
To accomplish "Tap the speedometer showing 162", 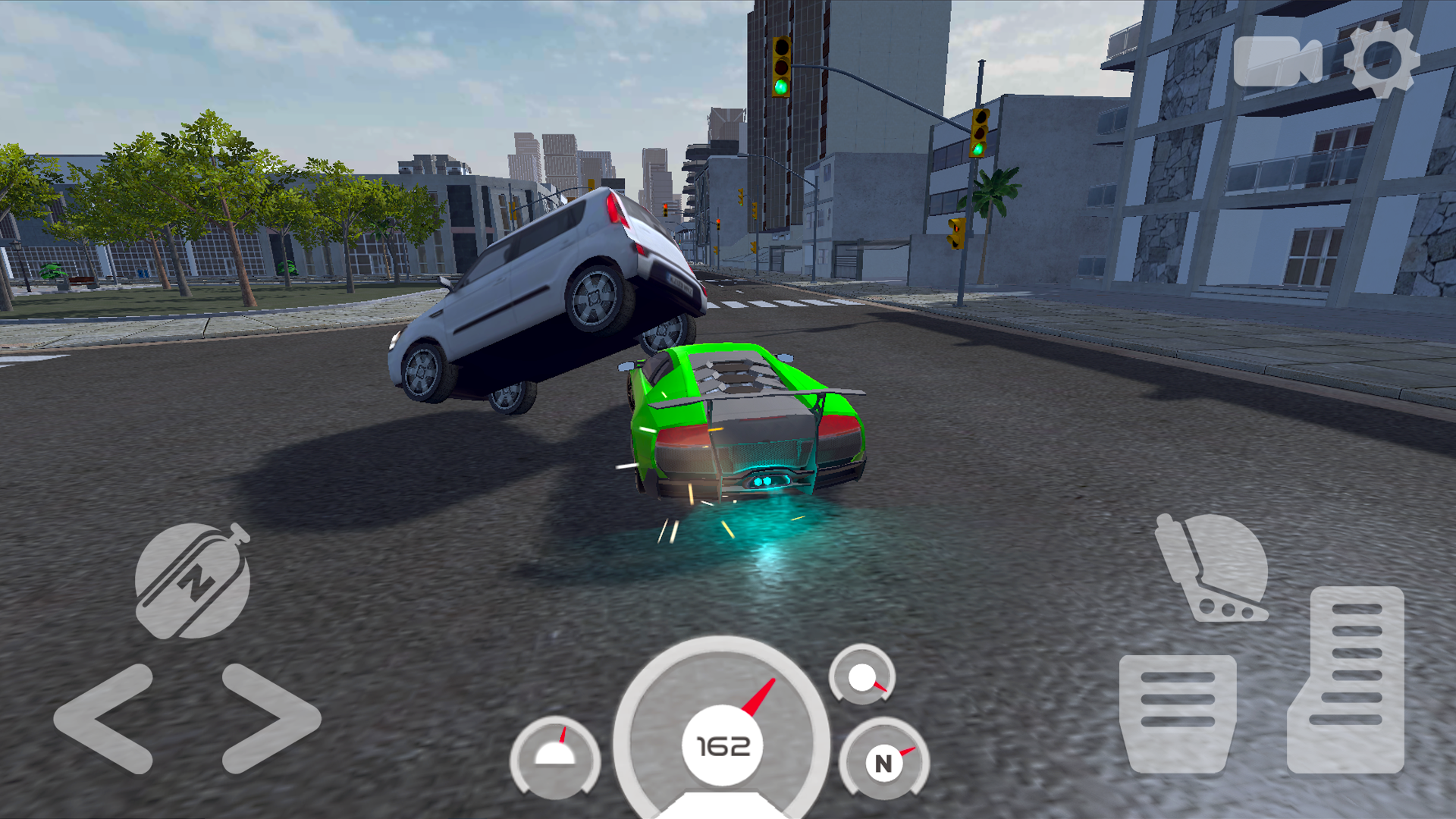I will point(724,747).
